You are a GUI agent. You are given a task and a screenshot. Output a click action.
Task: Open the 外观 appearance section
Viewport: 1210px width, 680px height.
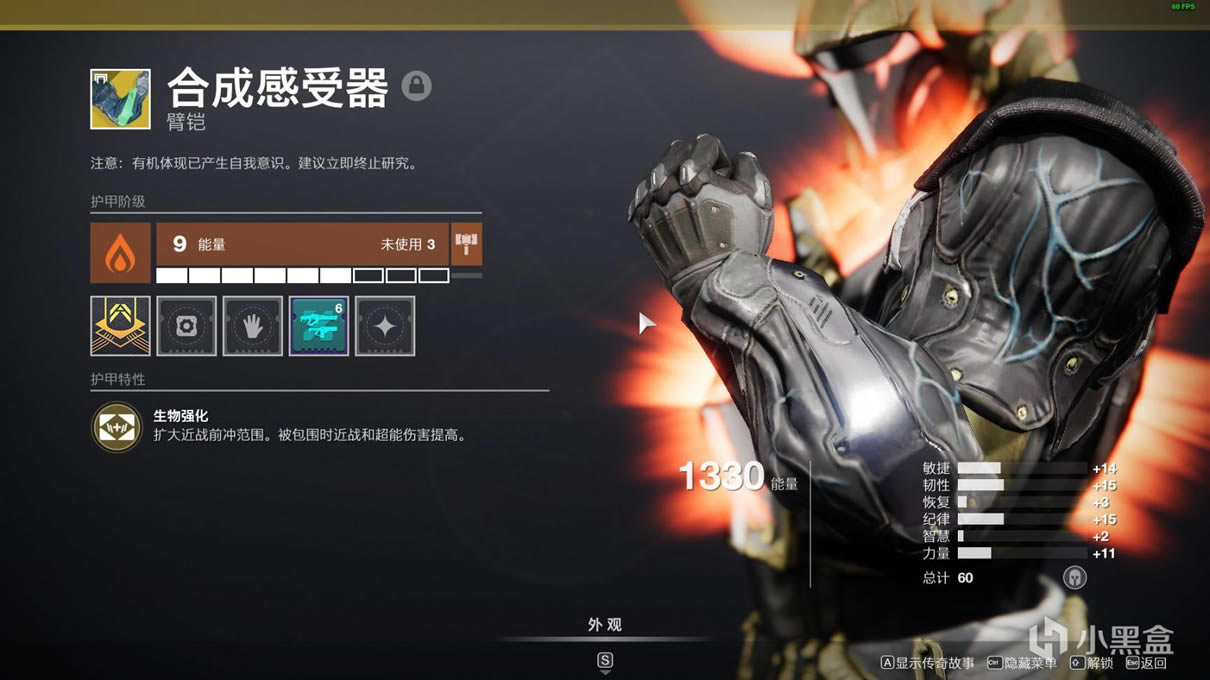click(x=604, y=625)
